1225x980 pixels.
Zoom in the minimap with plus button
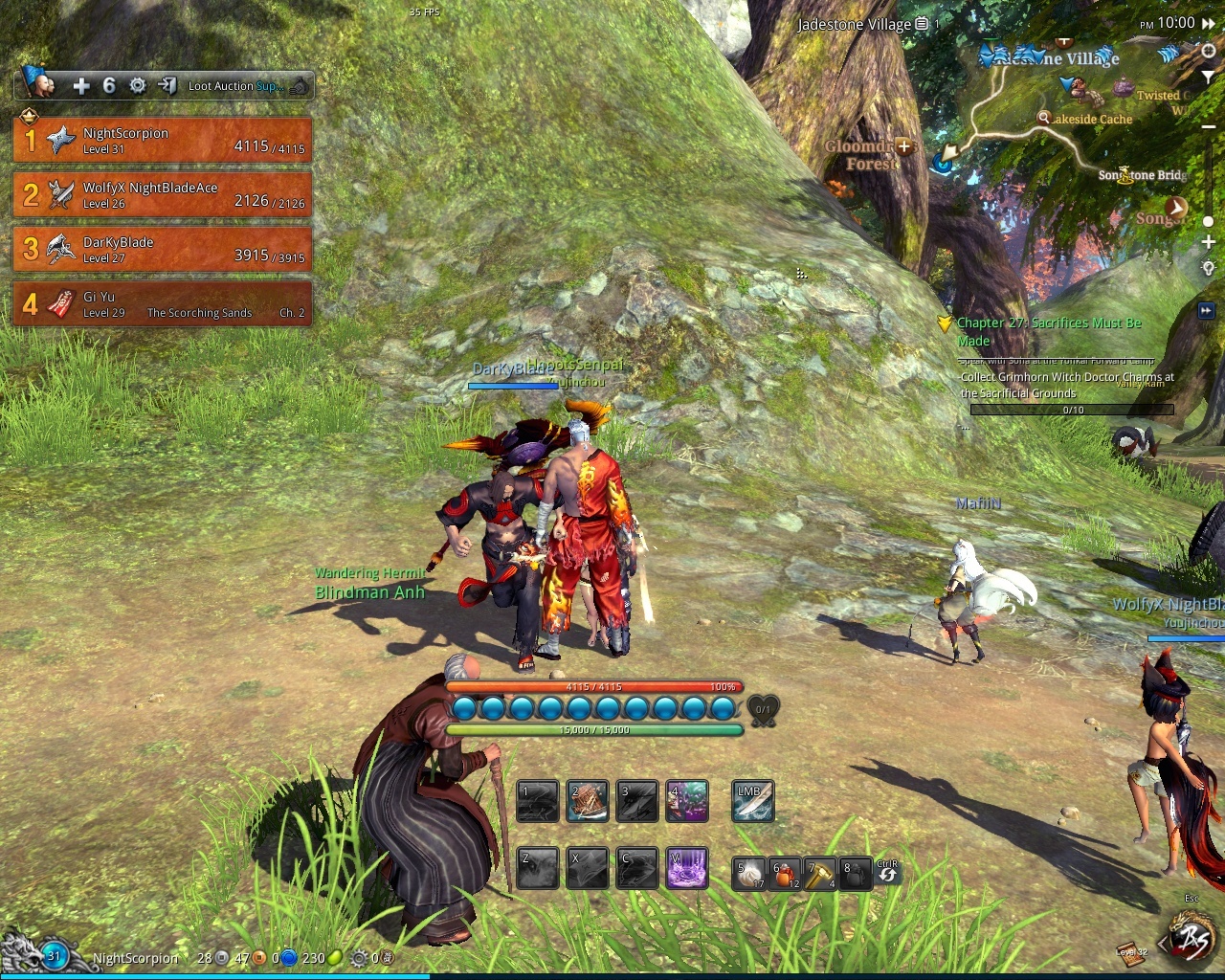tap(1209, 243)
